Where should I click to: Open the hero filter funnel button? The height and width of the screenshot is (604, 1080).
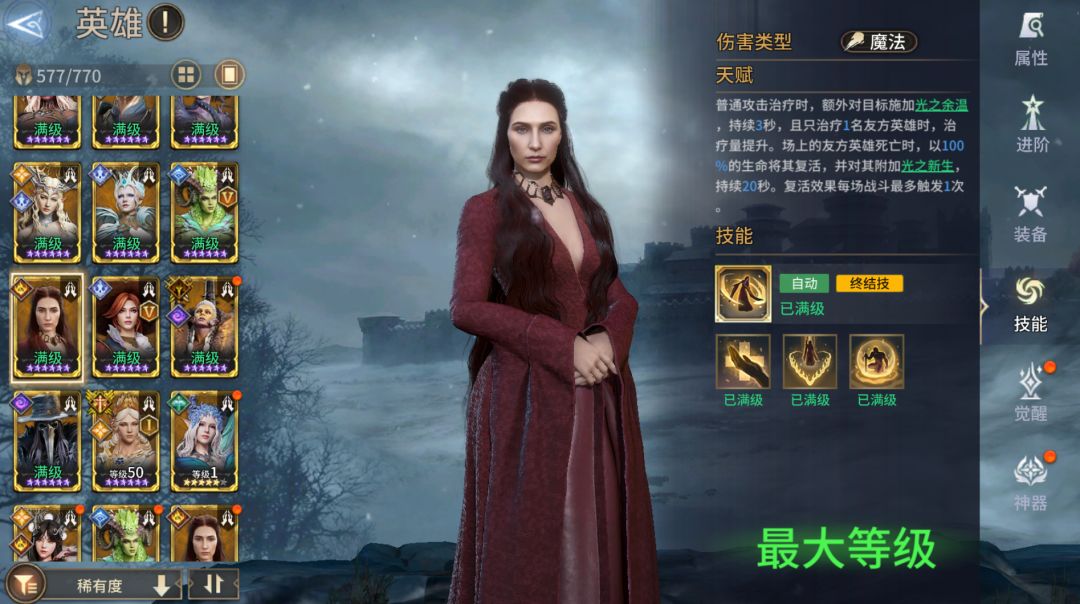pos(25,584)
